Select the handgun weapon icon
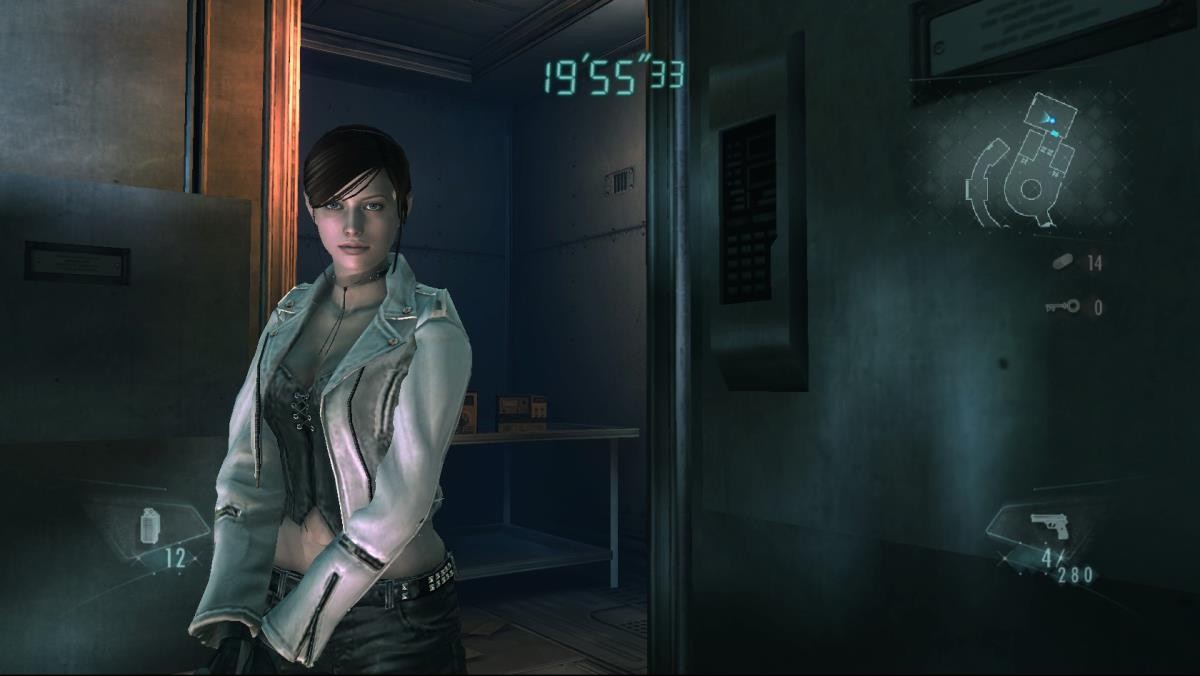This screenshot has height=676, width=1200. click(1047, 526)
